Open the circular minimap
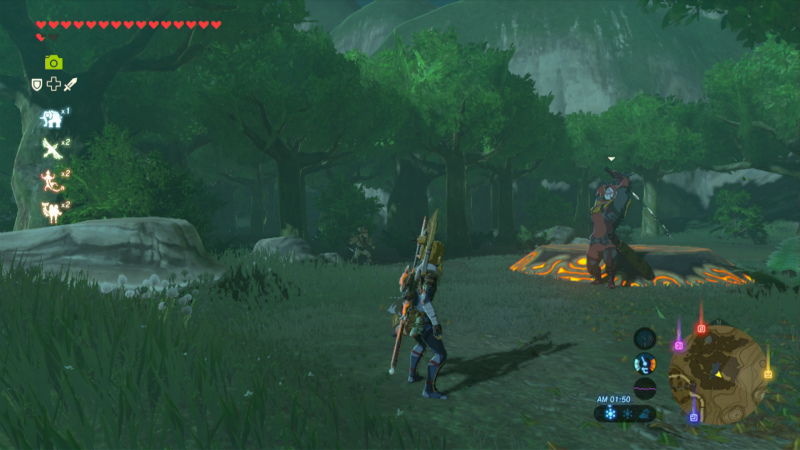 pos(718,373)
